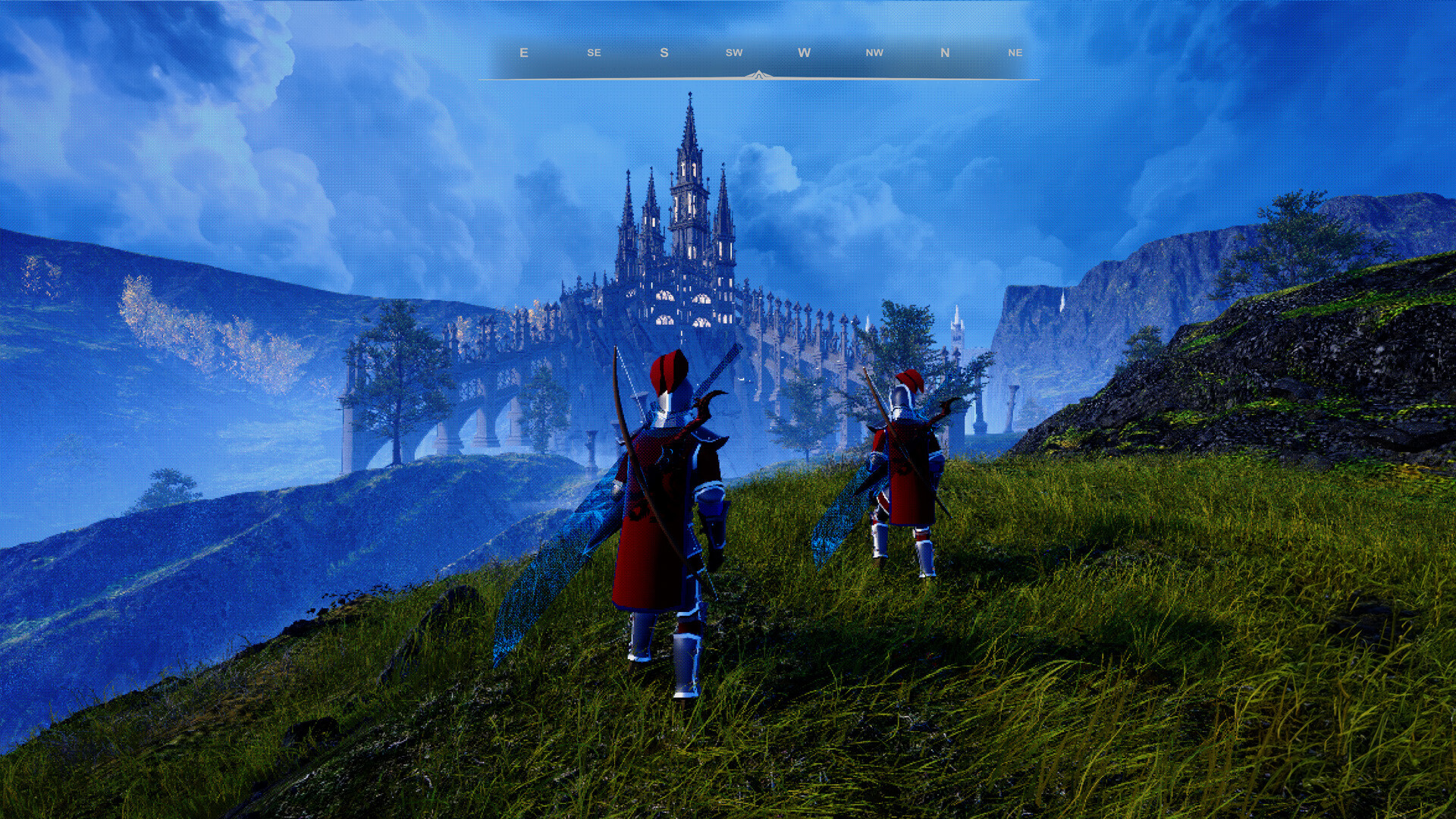
Task: Click the W marker on the compass
Action: click(804, 53)
